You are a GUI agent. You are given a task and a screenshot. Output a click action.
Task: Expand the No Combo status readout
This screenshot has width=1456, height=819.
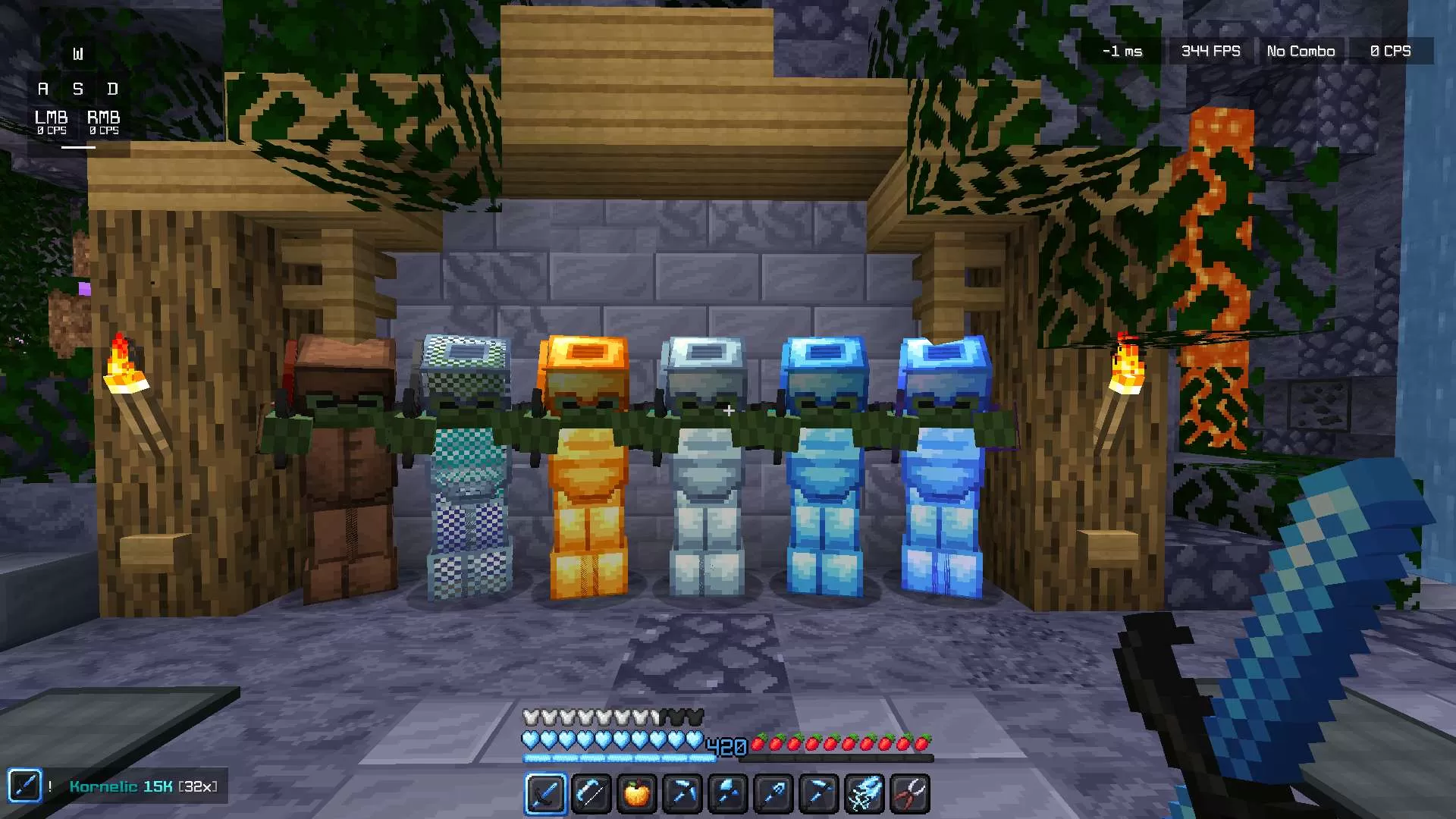click(1300, 51)
